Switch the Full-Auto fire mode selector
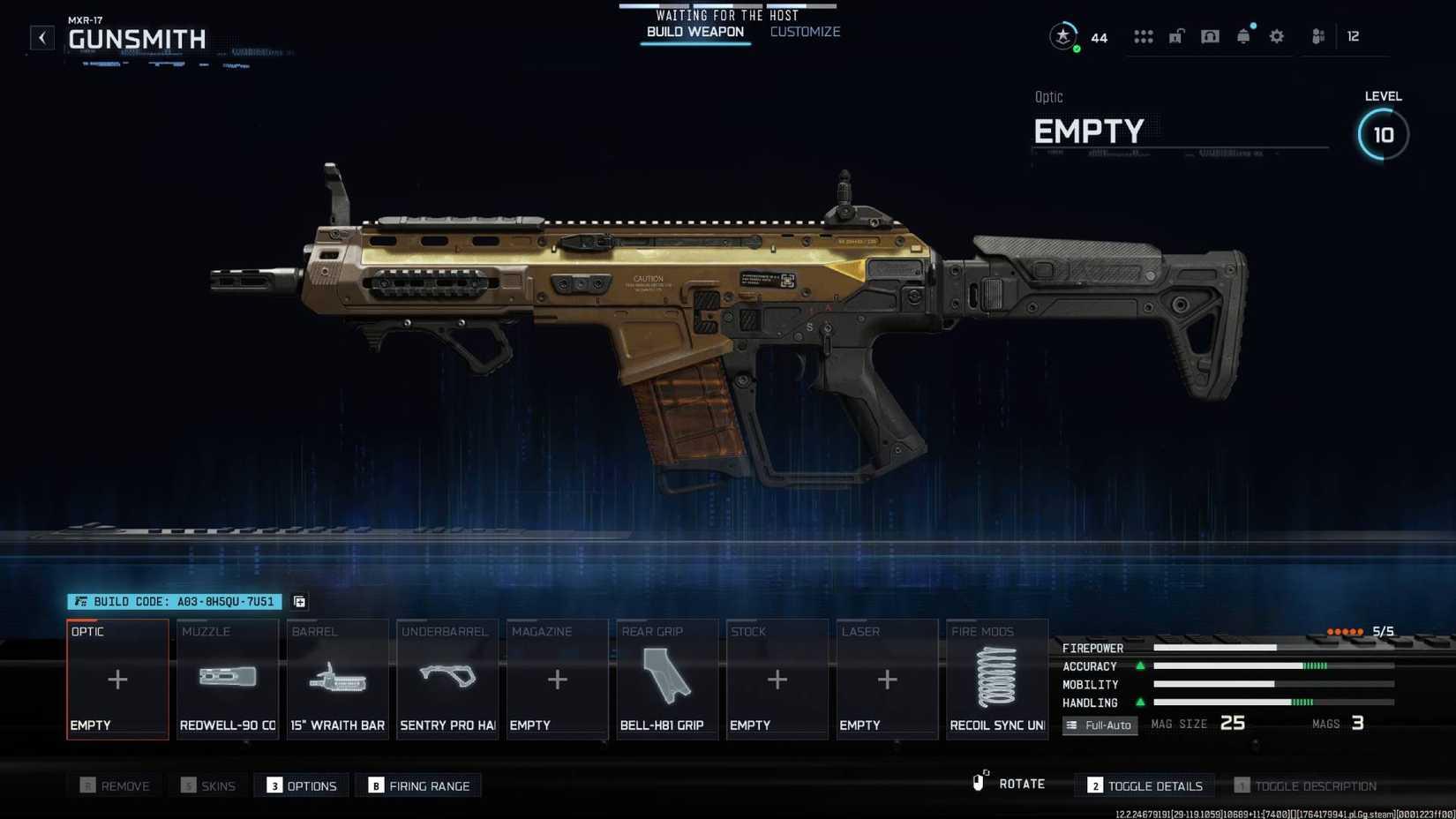 pyautogui.click(x=1100, y=725)
